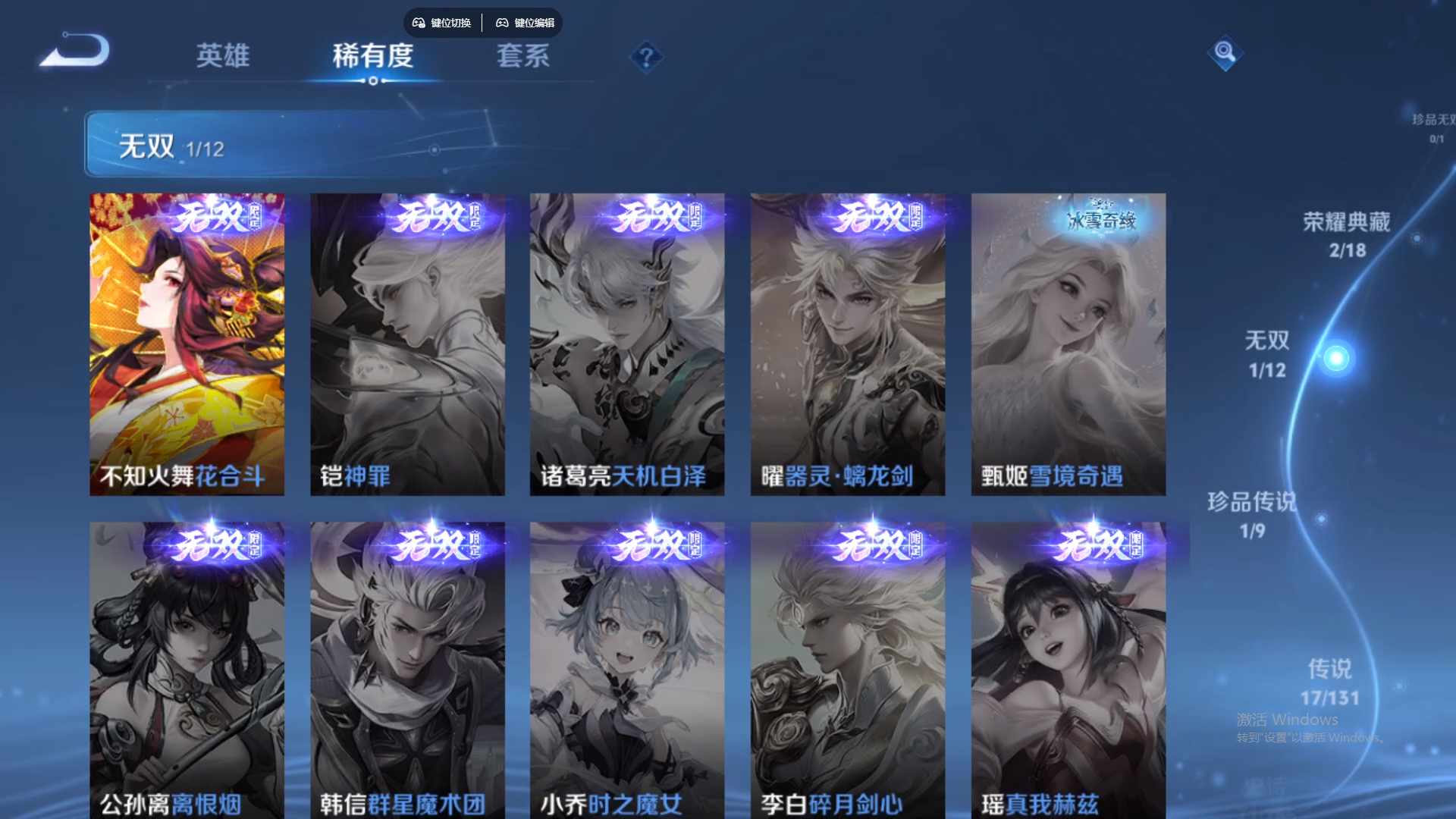Switch to the 套系 tab
The height and width of the screenshot is (819, 1456).
[x=522, y=56]
